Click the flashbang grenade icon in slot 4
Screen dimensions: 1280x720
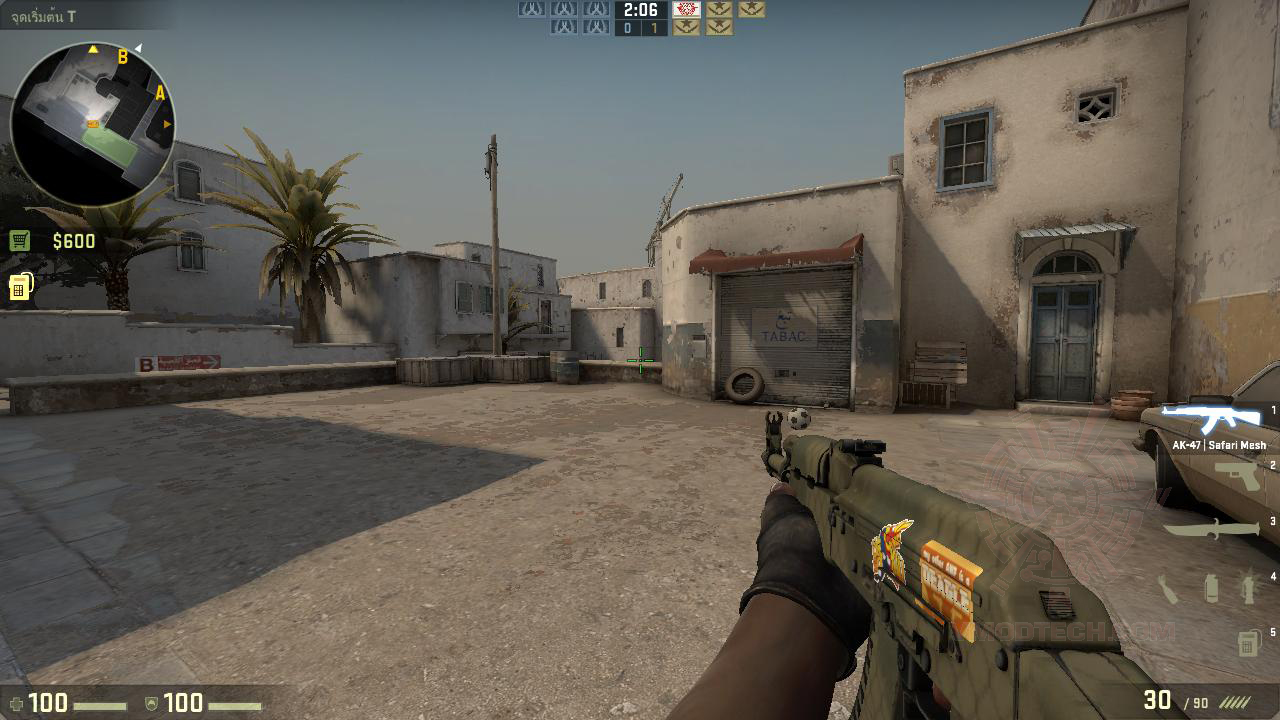[1246, 586]
